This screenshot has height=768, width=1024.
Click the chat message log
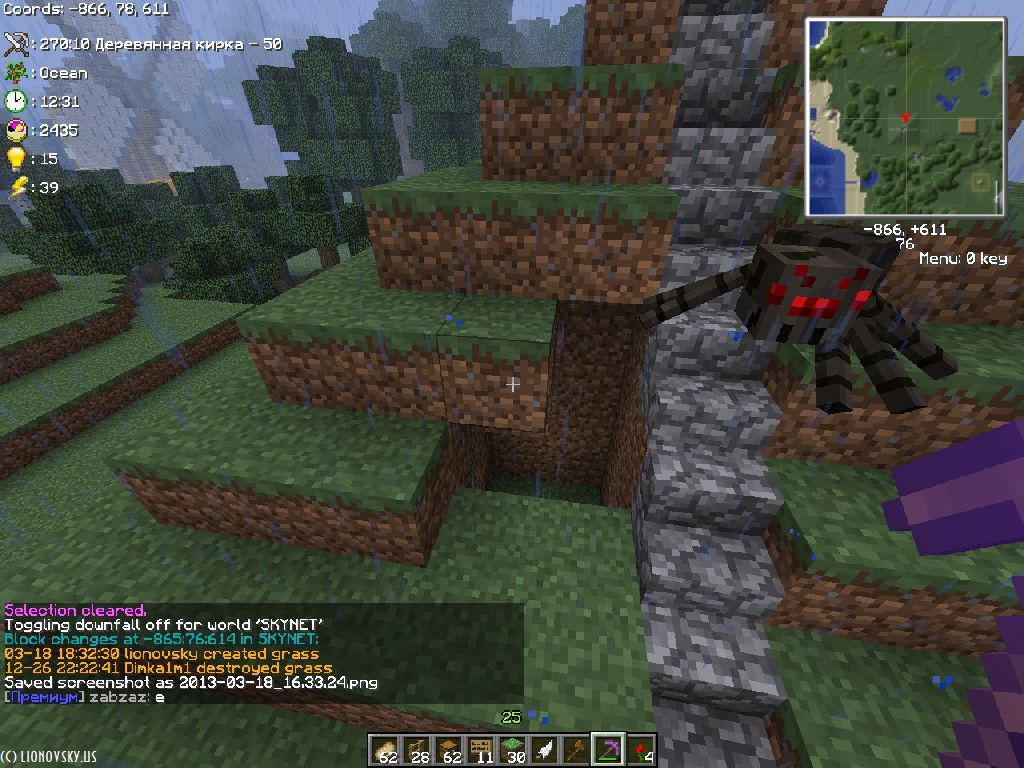click(x=262, y=653)
